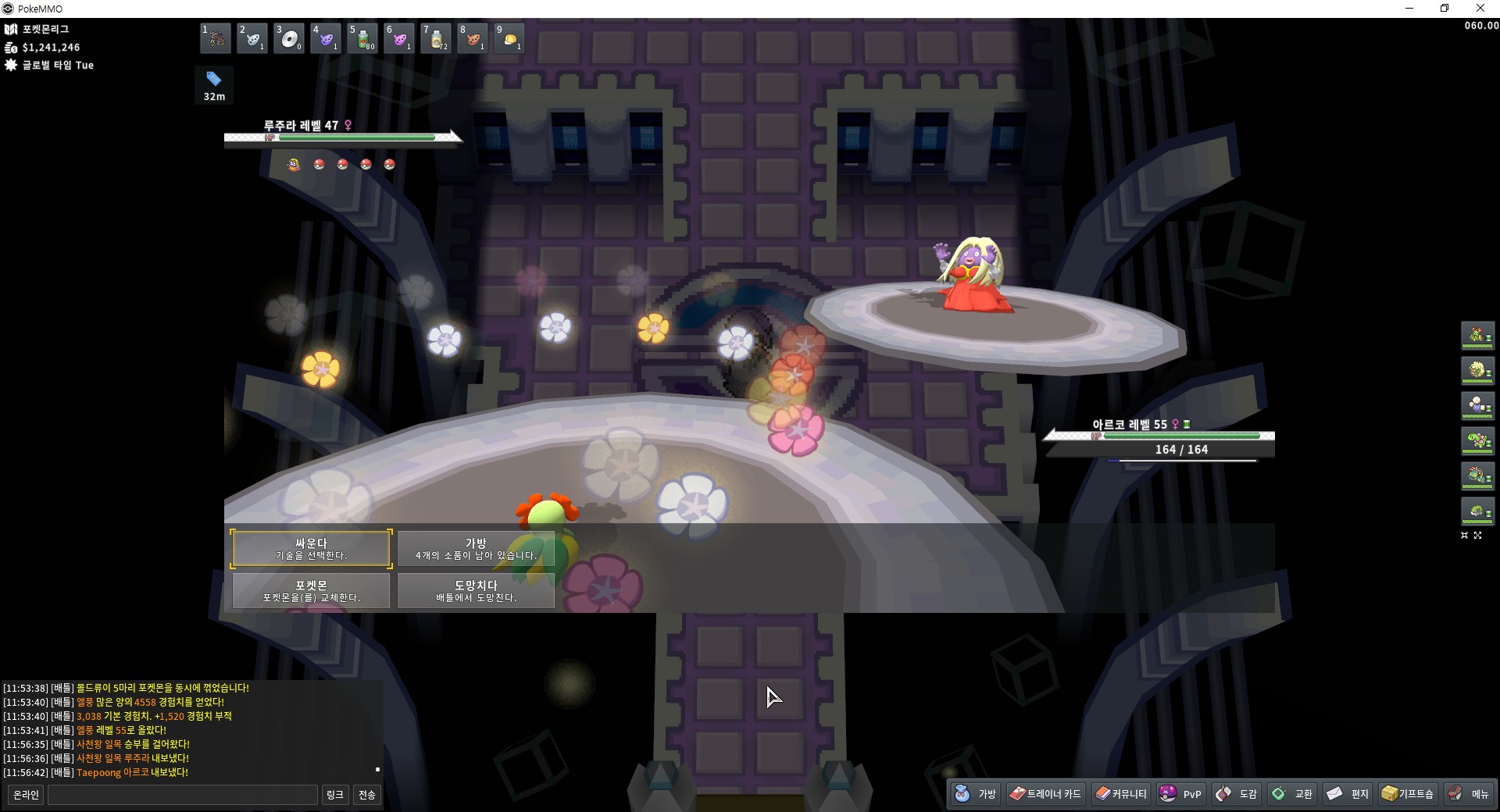1500x812 pixels.
Task: Use the green spray can in slot 5
Action: pos(362,38)
